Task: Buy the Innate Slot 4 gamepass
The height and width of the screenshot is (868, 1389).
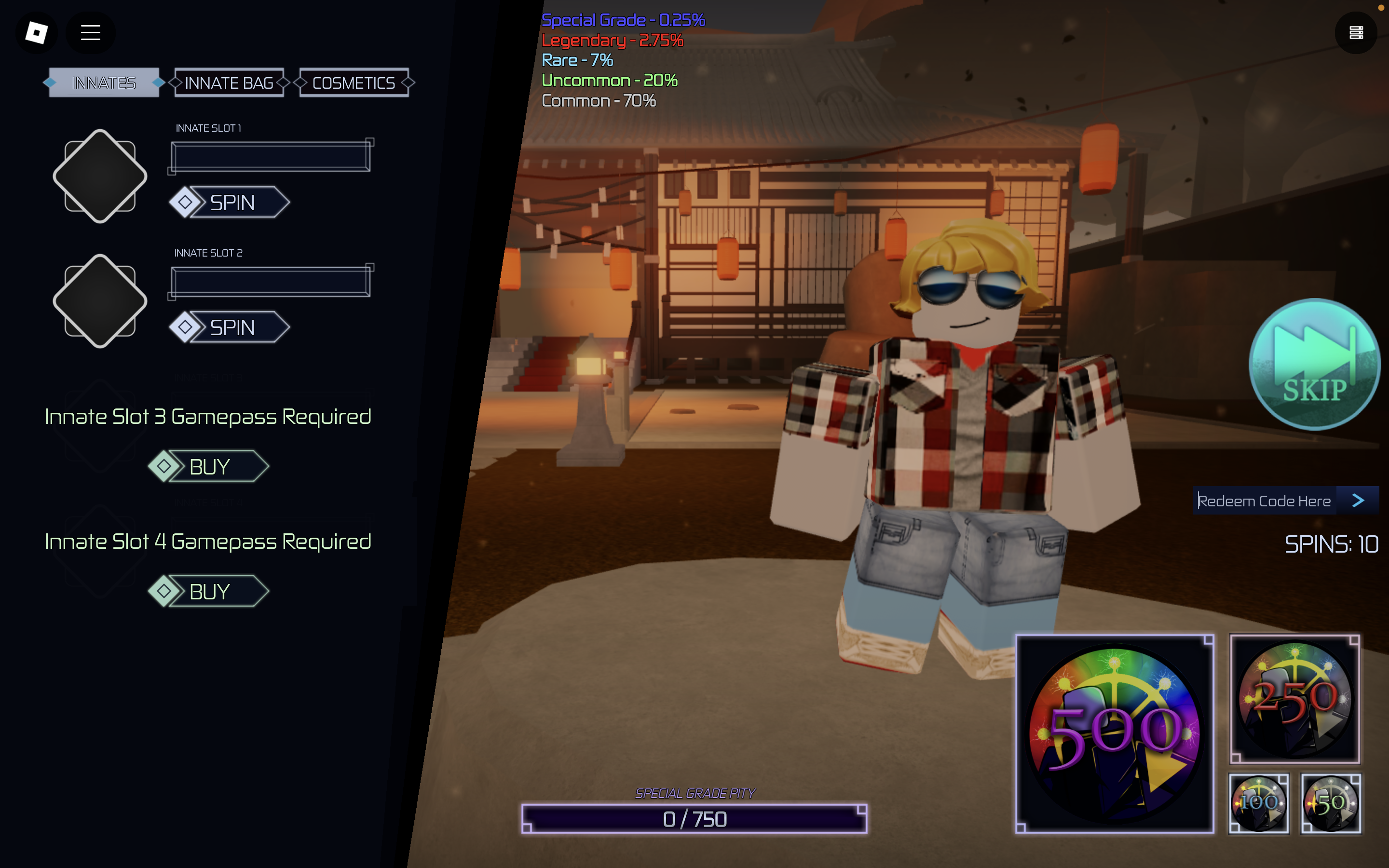Action: click(x=208, y=591)
